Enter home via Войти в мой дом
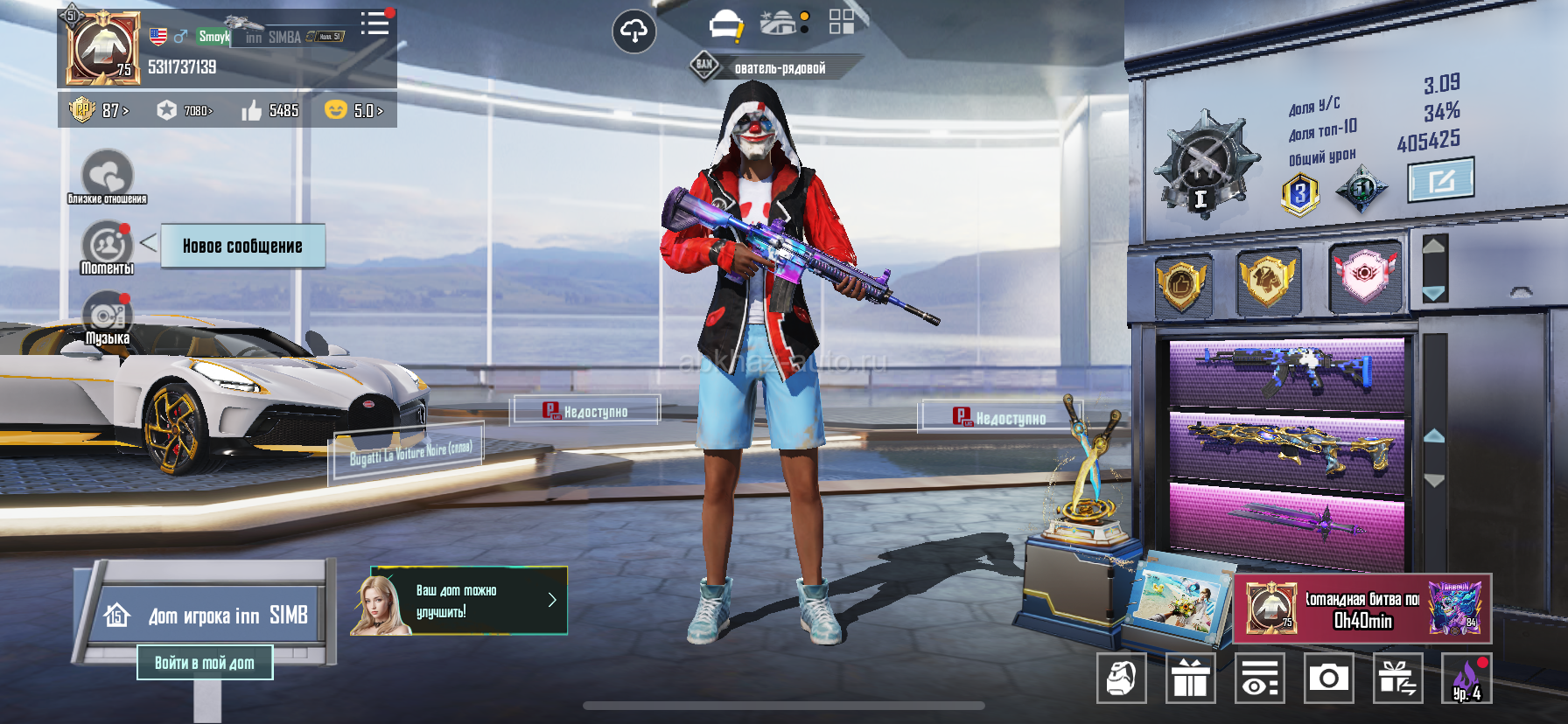 coord(205,663)
